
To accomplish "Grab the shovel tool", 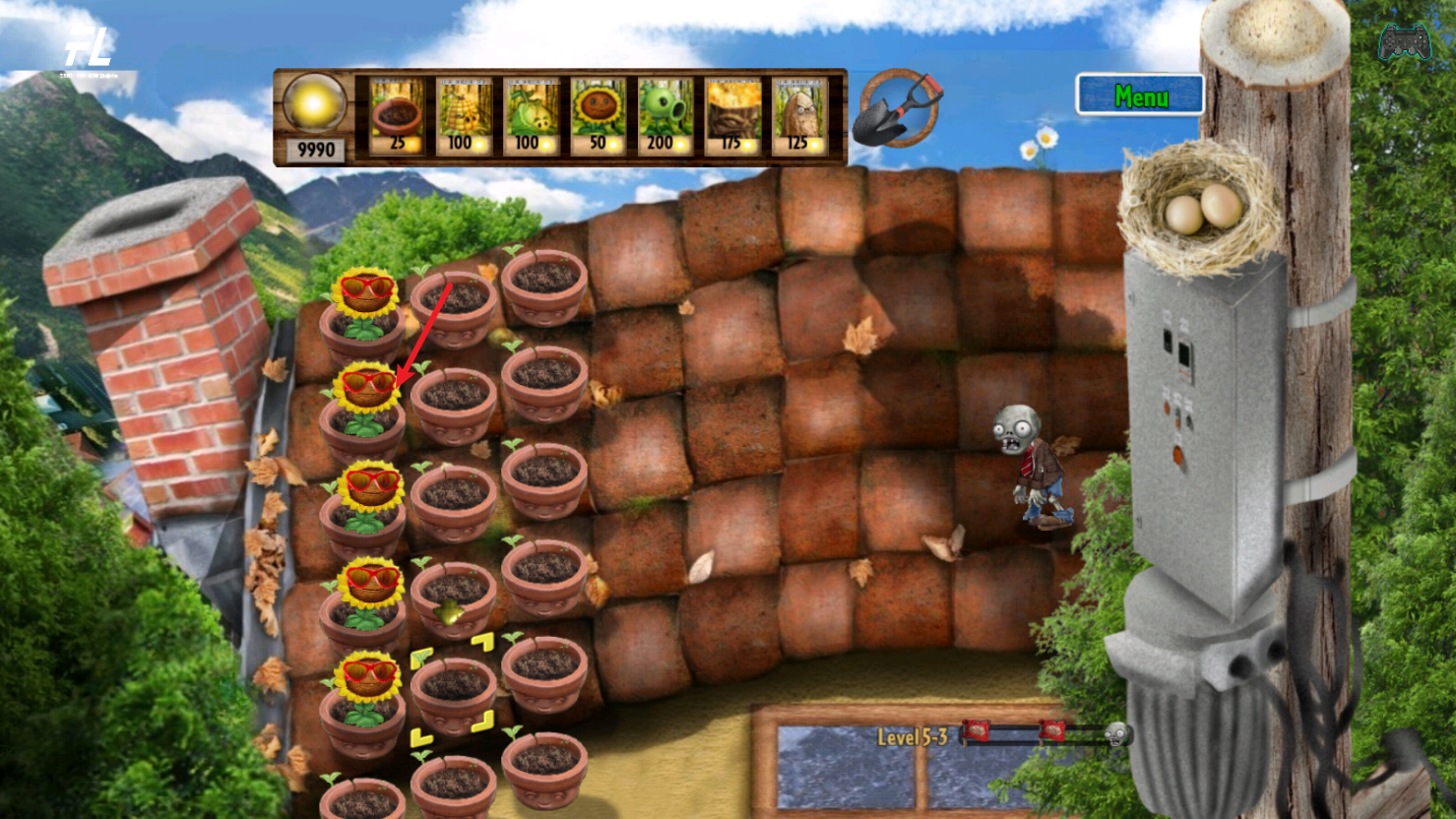I will pyautogui.click(x=896, y=108).
